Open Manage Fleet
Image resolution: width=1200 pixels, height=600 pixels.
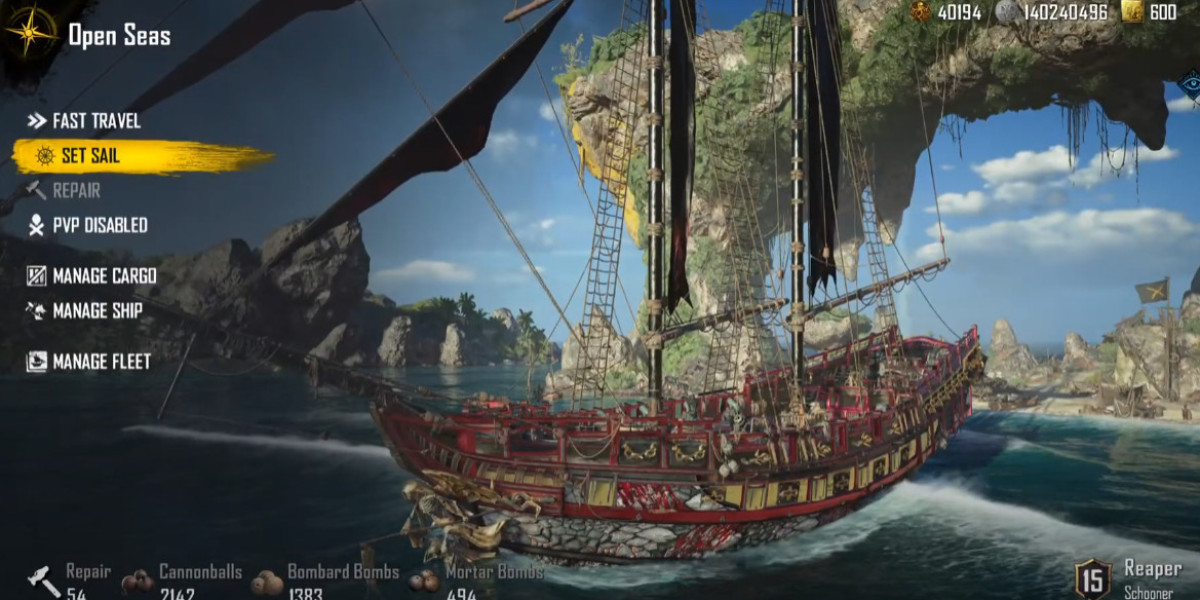[x=101, y=361]
